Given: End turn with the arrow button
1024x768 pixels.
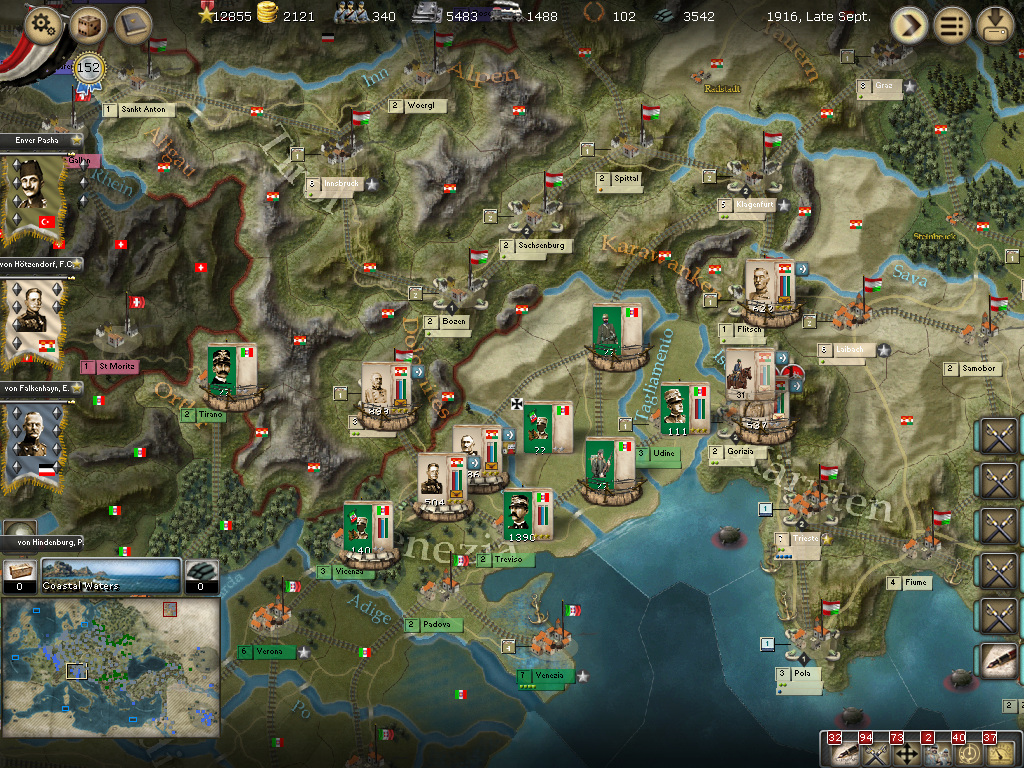Looking at the screenshot, I should 910,24.
